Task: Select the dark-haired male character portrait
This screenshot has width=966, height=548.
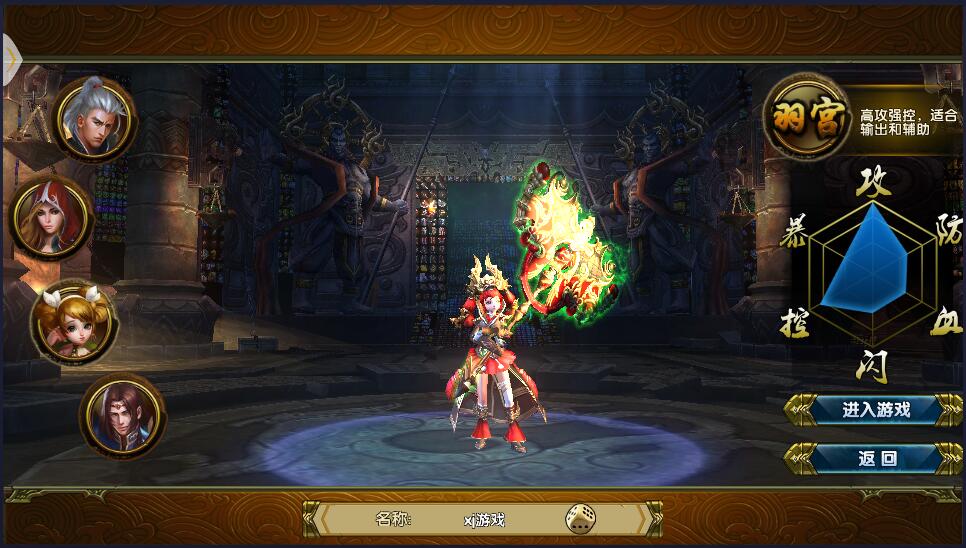Action: [x=122, y=415]
